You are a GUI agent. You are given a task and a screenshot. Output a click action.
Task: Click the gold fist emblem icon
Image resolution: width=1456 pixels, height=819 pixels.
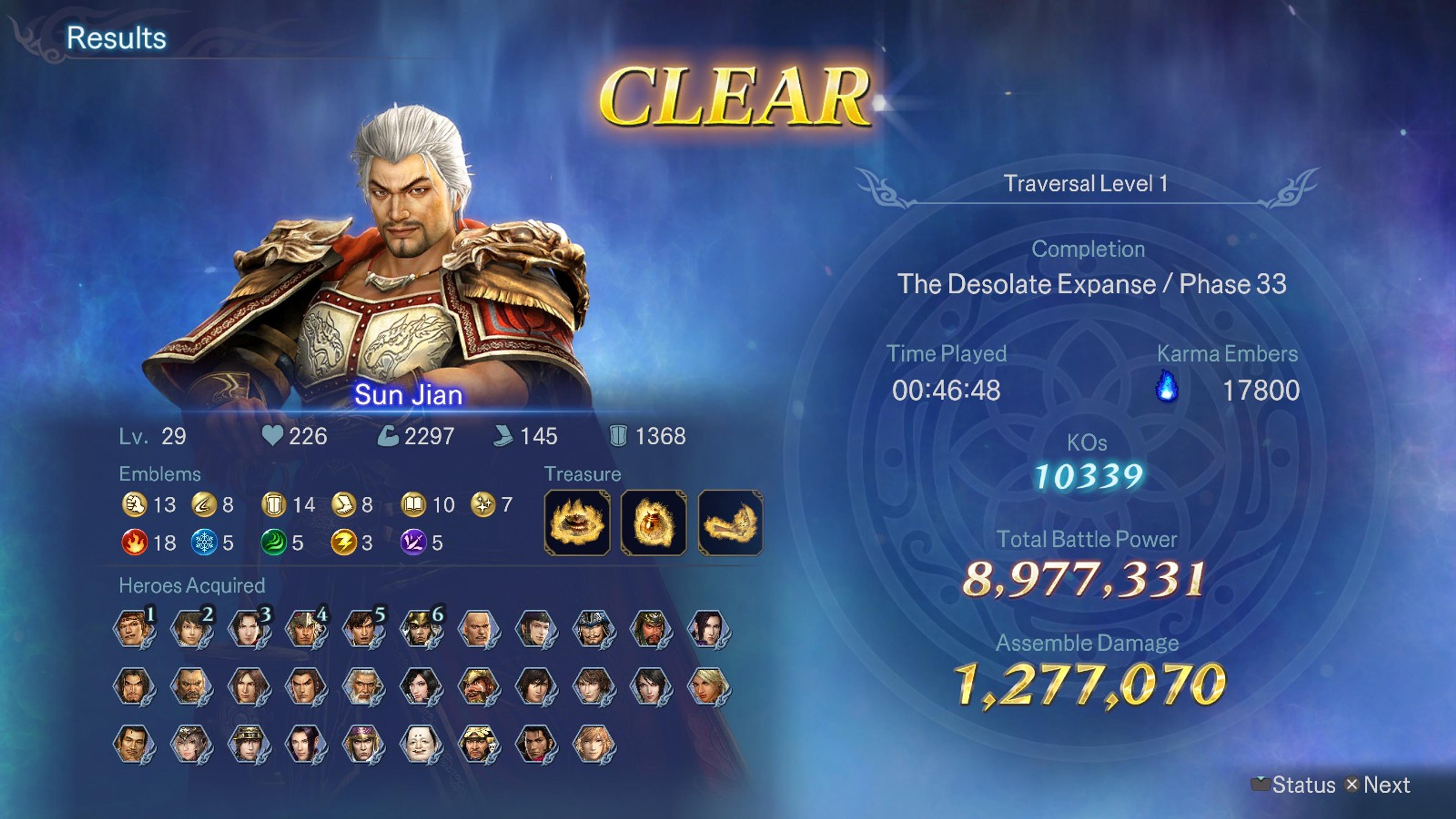(135, 504)
